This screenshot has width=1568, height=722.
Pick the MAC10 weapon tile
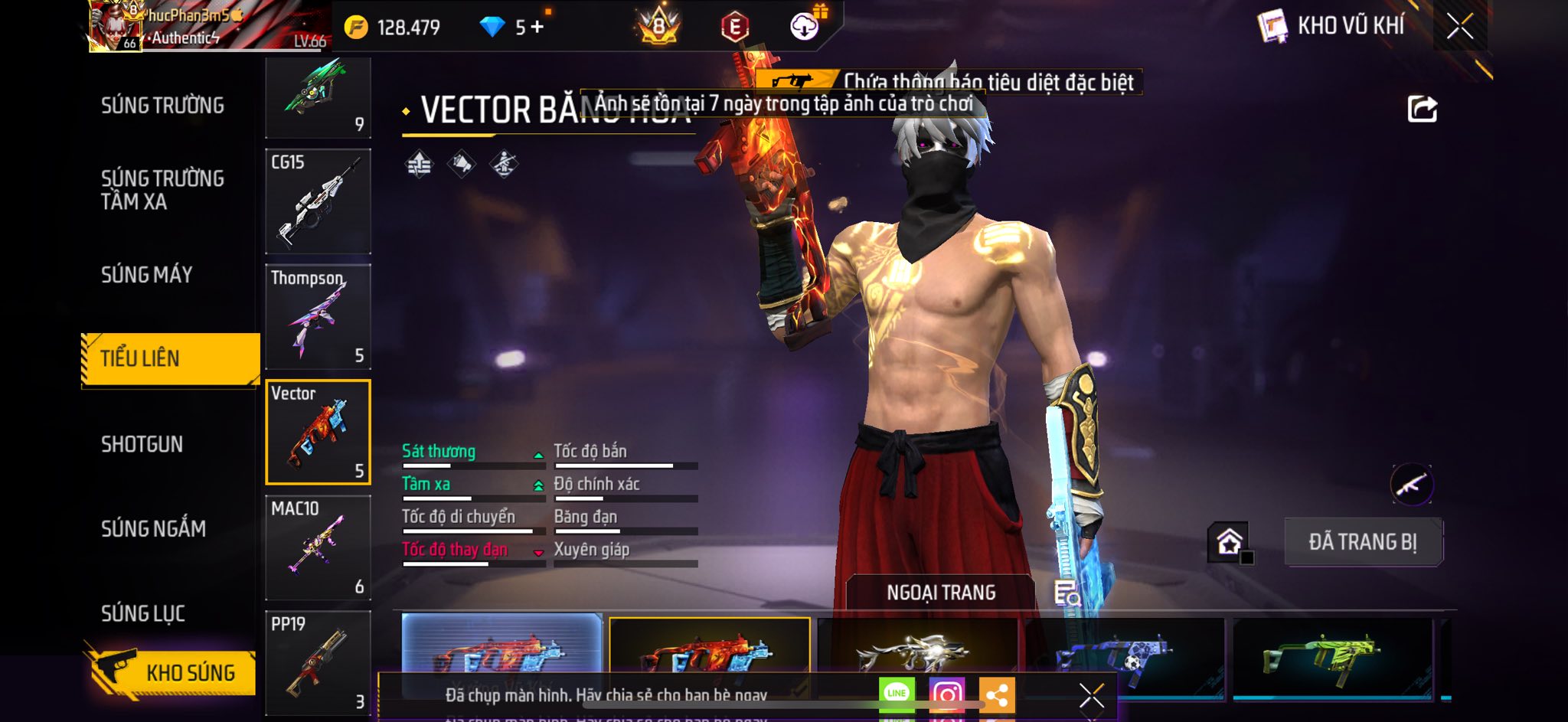tap(318, 547)
